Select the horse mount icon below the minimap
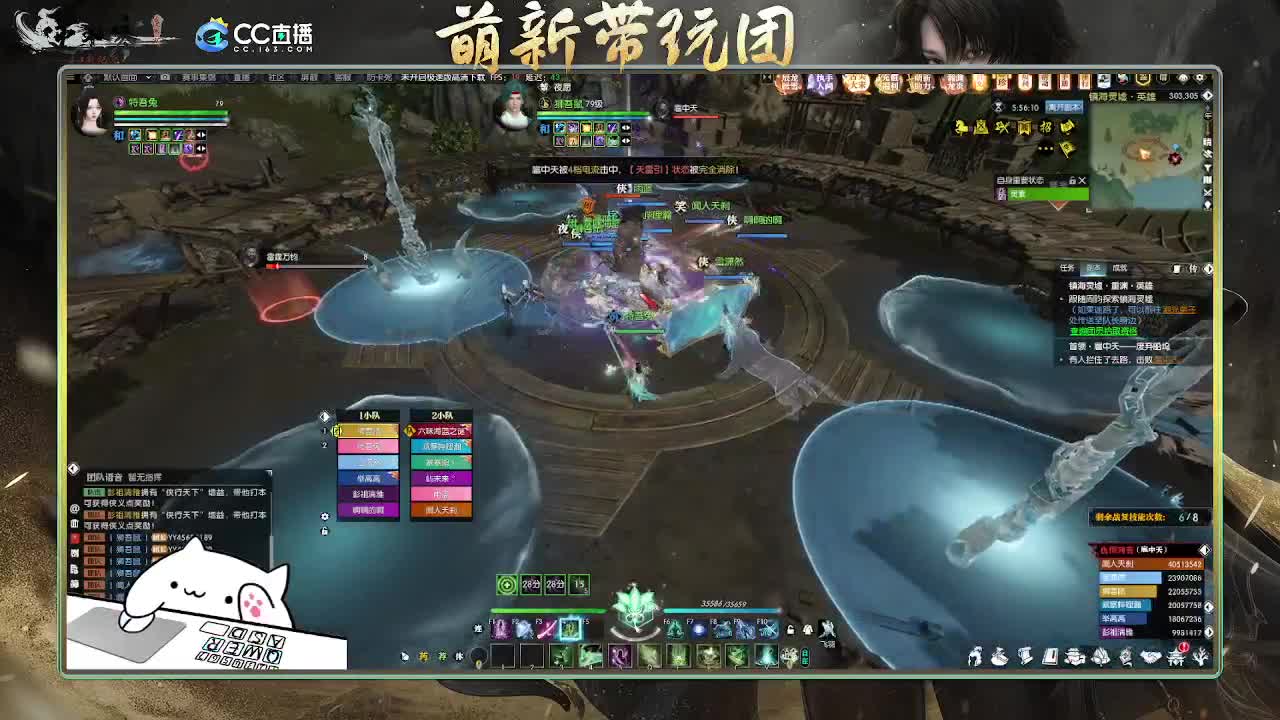The width and height of the screenshot is (1280, 720). (960, 128)
